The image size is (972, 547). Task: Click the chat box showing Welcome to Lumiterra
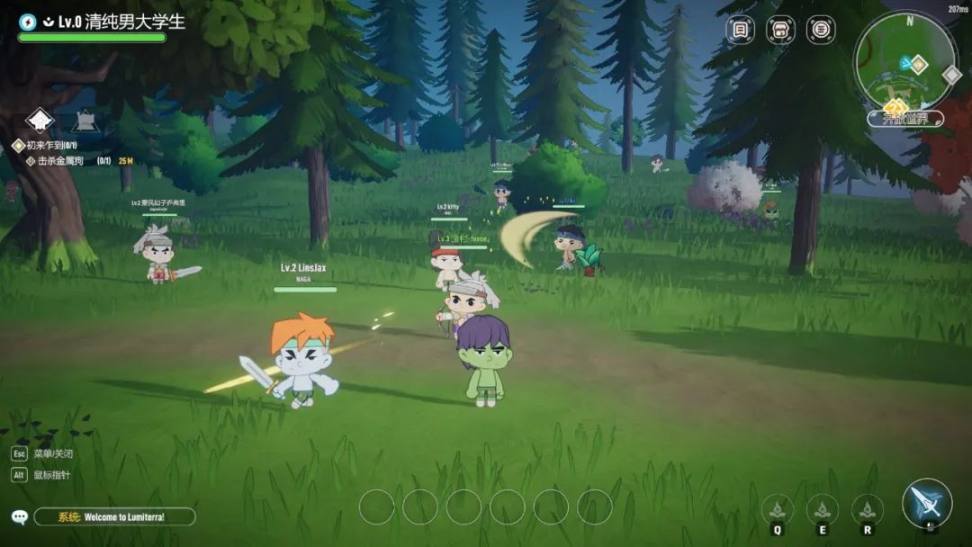click(x=114, y=517)
